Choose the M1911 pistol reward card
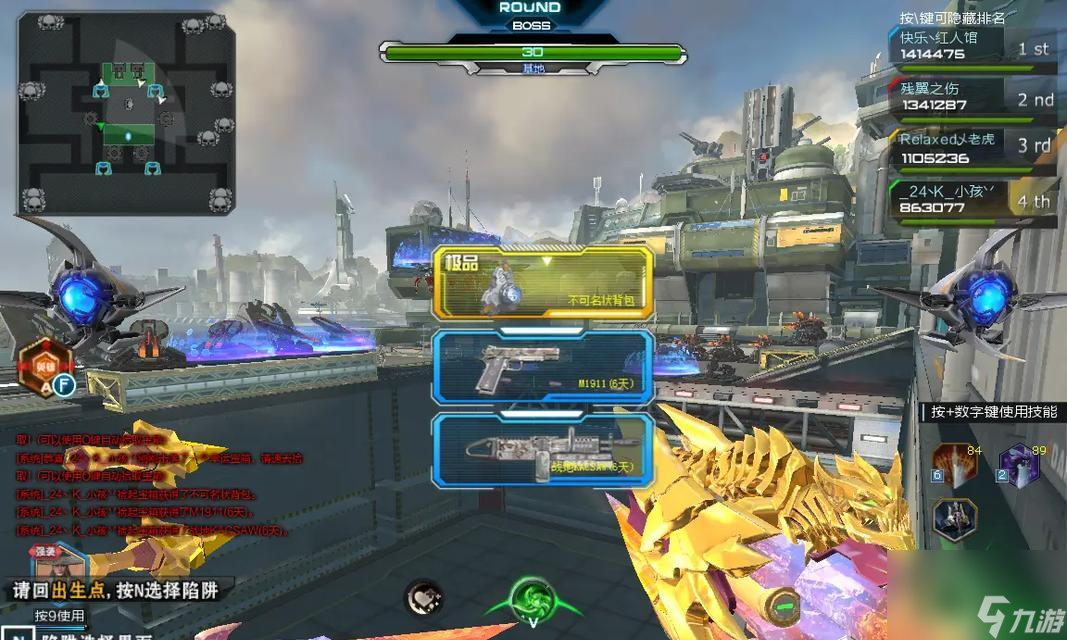 tap(543, 367)
